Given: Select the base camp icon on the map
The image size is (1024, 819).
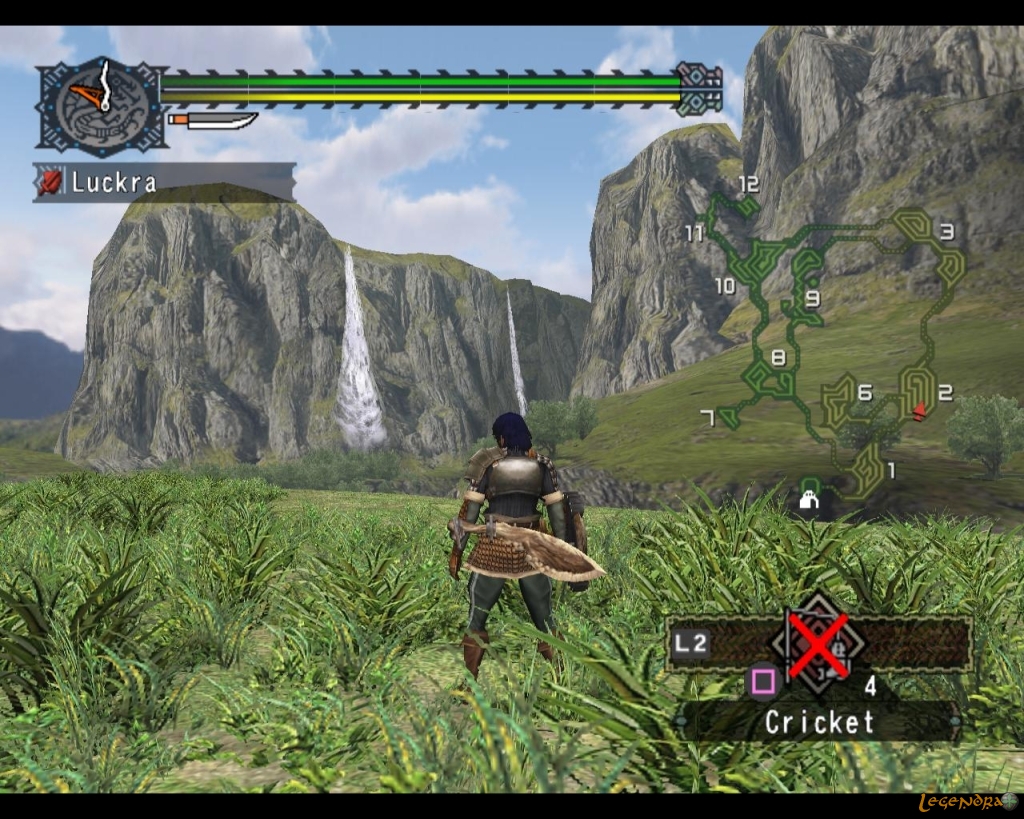Looking at the screenshot, I should click(809, 499).
